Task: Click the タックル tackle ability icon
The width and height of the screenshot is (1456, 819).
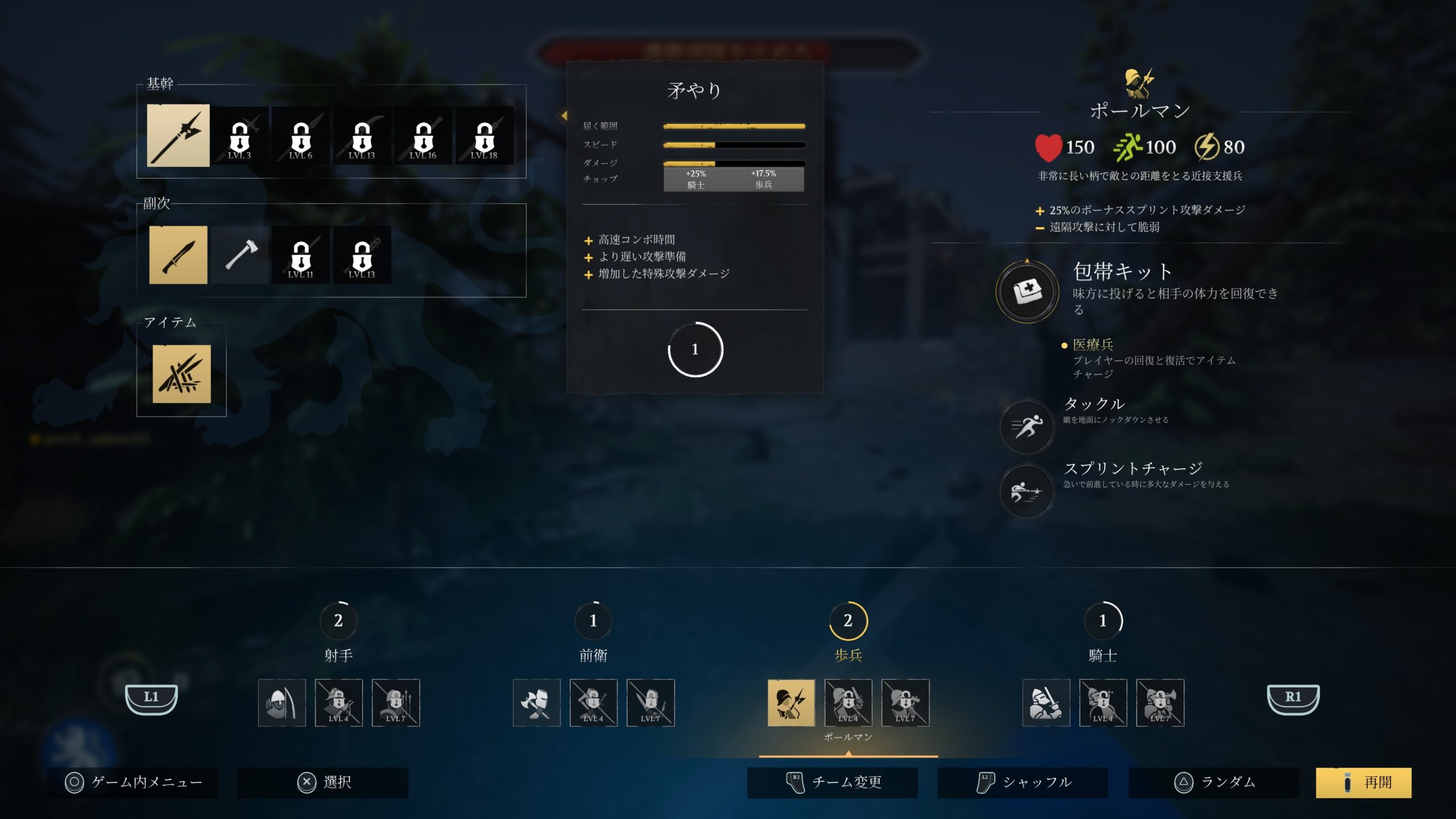Action: pyautogui.click(x=1027, y=428)
